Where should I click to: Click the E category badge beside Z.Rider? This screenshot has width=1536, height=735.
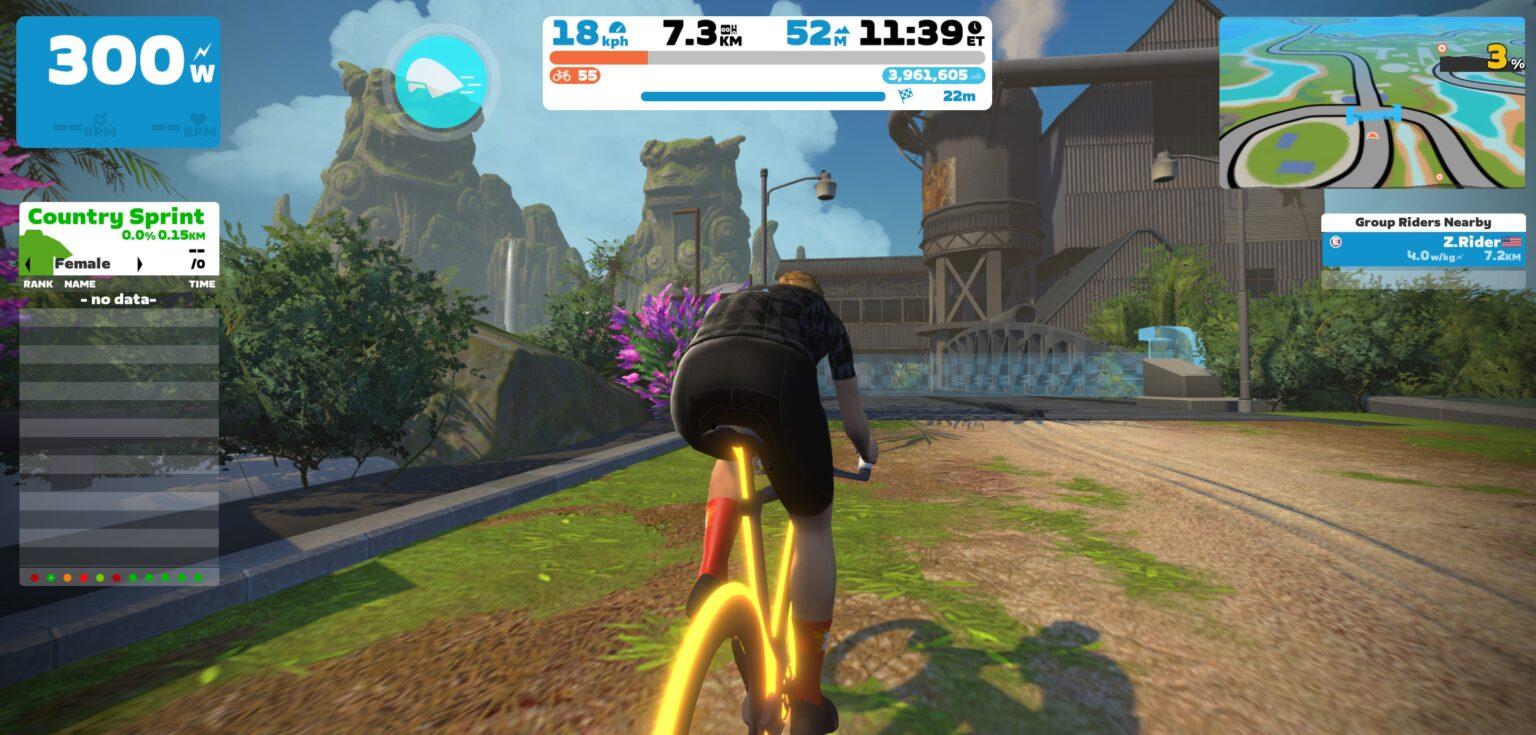(x=1336, y=242)
